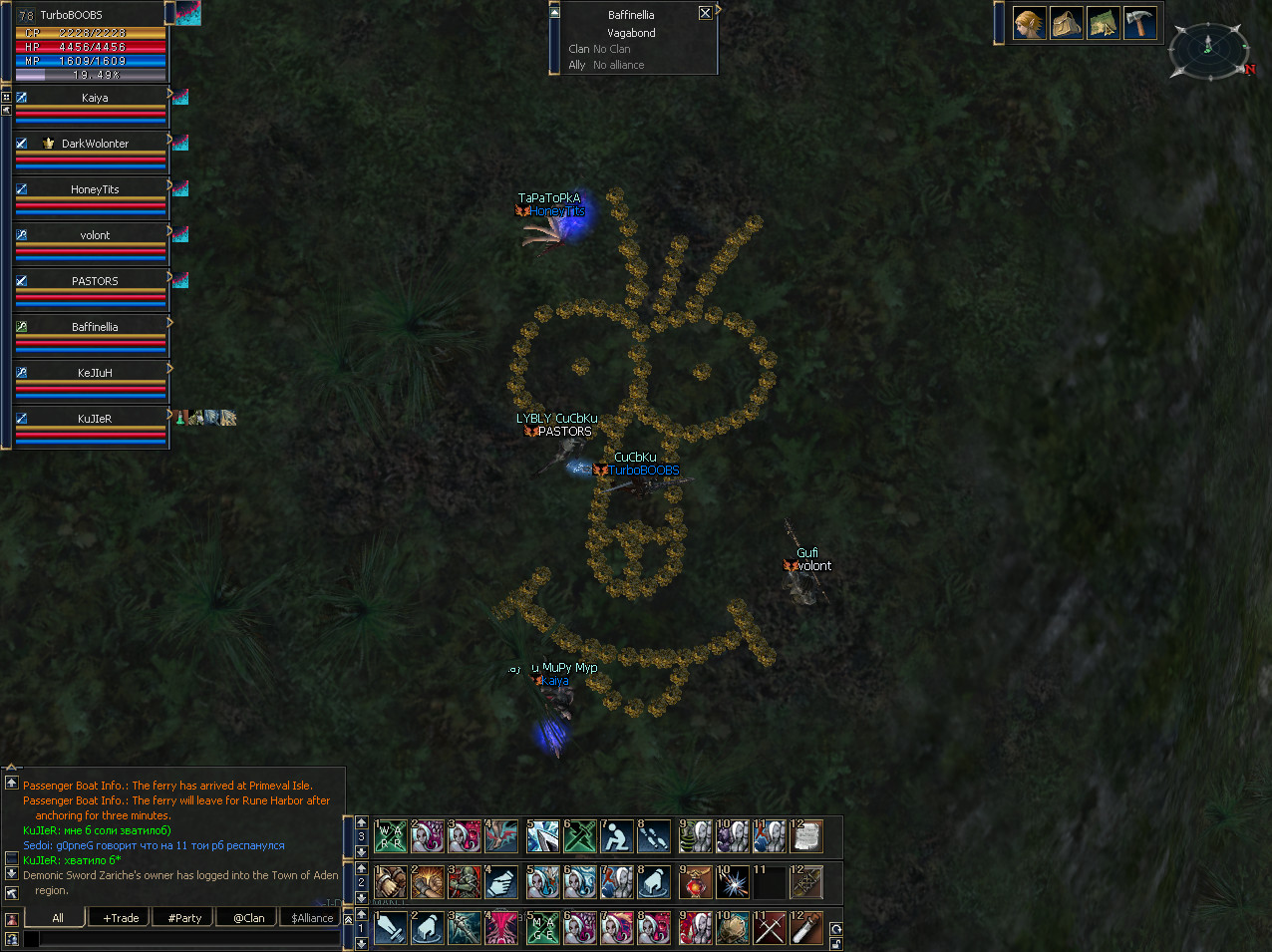Select party member PASTORS

click(x=94, y=282)
